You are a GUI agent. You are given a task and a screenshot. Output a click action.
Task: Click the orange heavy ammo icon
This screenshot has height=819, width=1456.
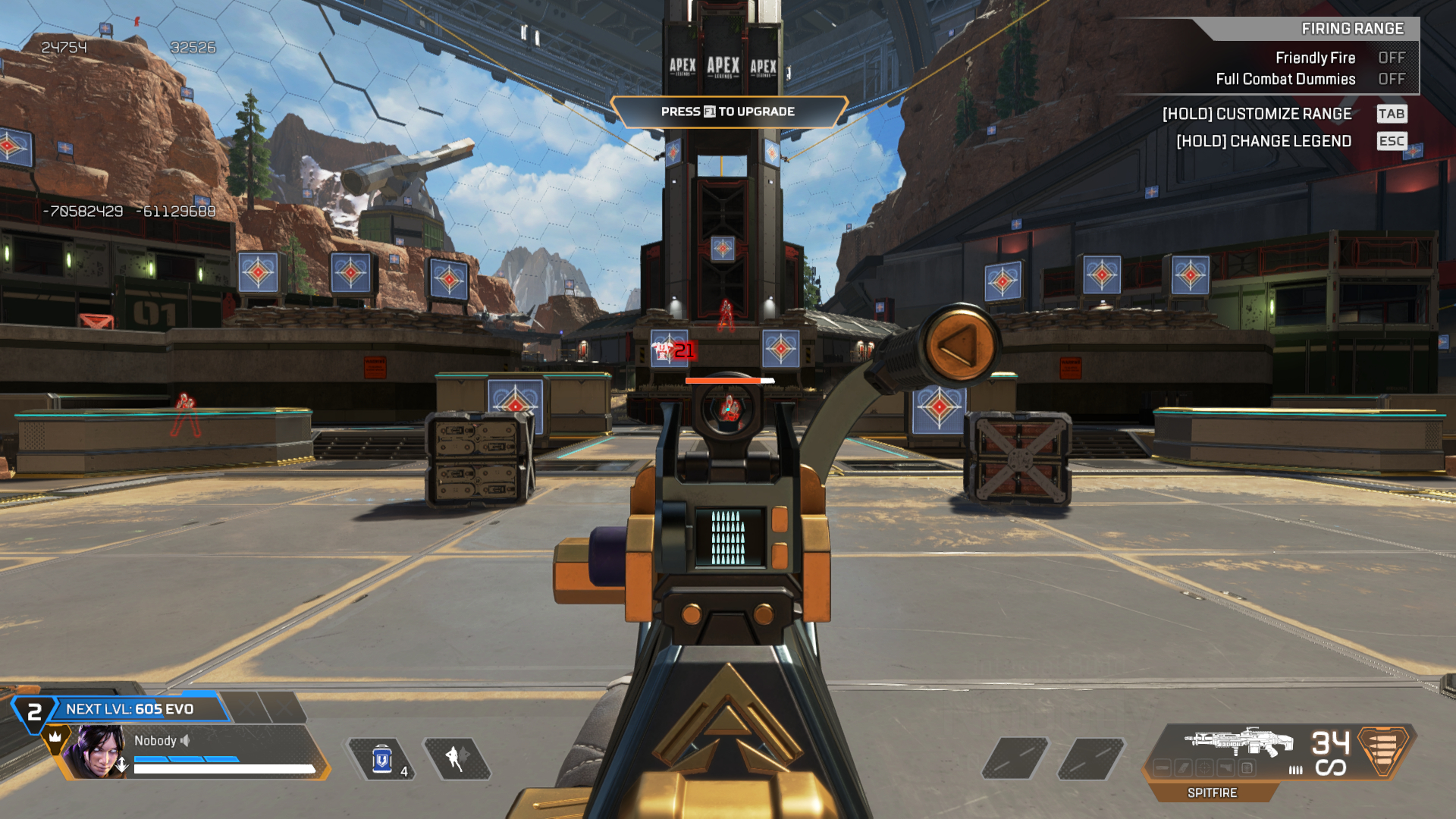click(x=1382, y=749)
